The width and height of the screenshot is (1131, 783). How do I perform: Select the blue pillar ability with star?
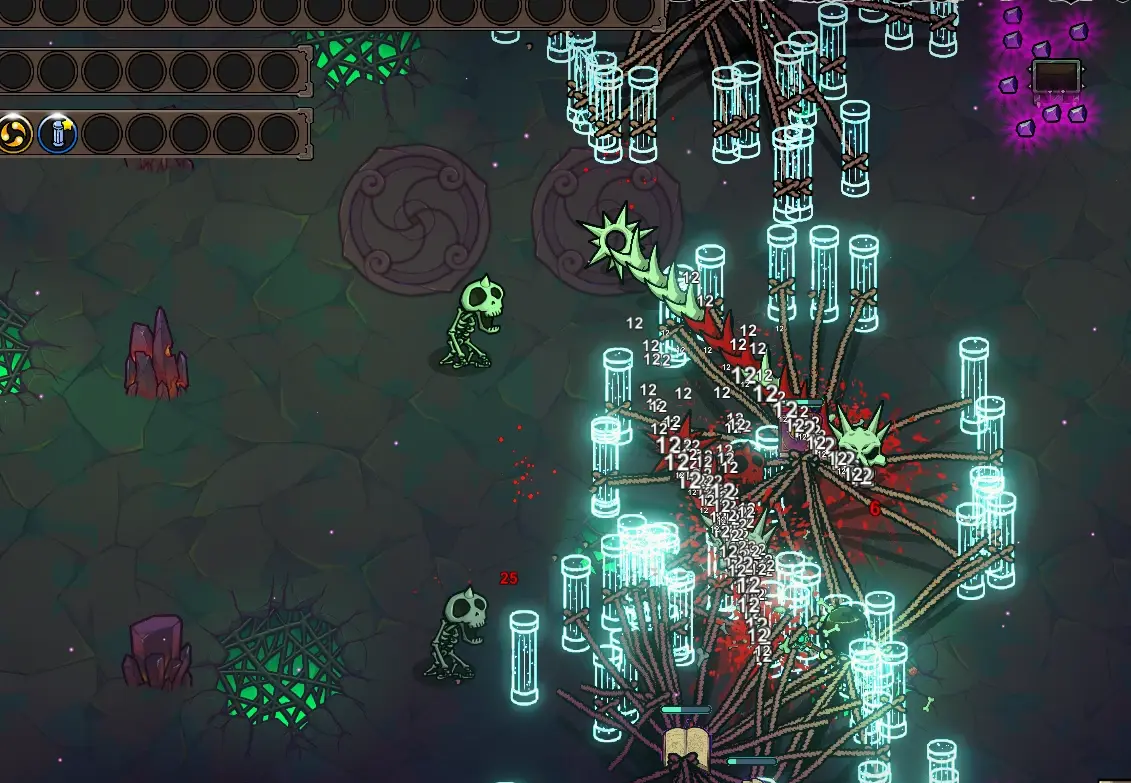point(58,133)
